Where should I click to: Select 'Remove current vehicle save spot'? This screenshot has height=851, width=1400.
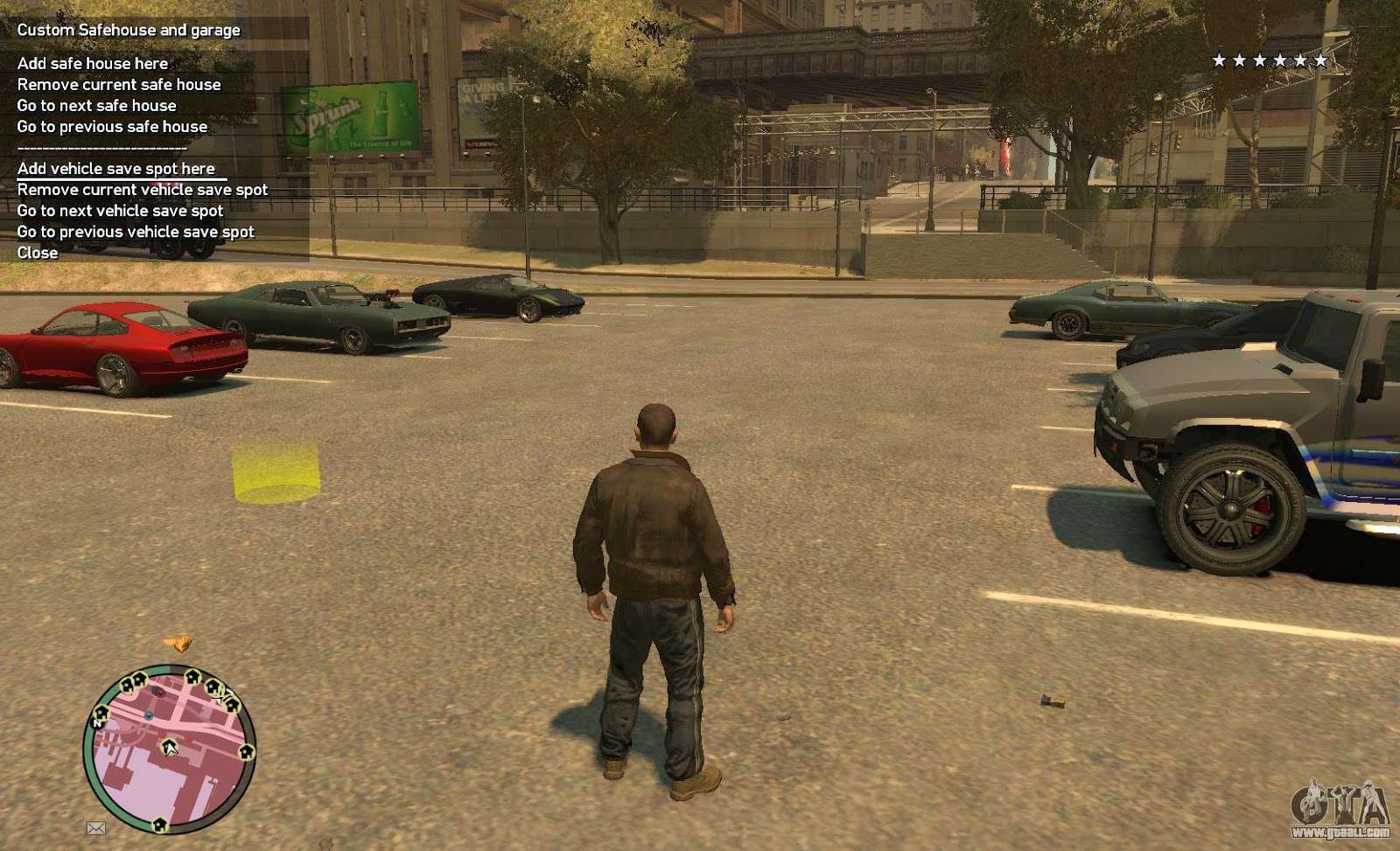(x=142, y=189)
